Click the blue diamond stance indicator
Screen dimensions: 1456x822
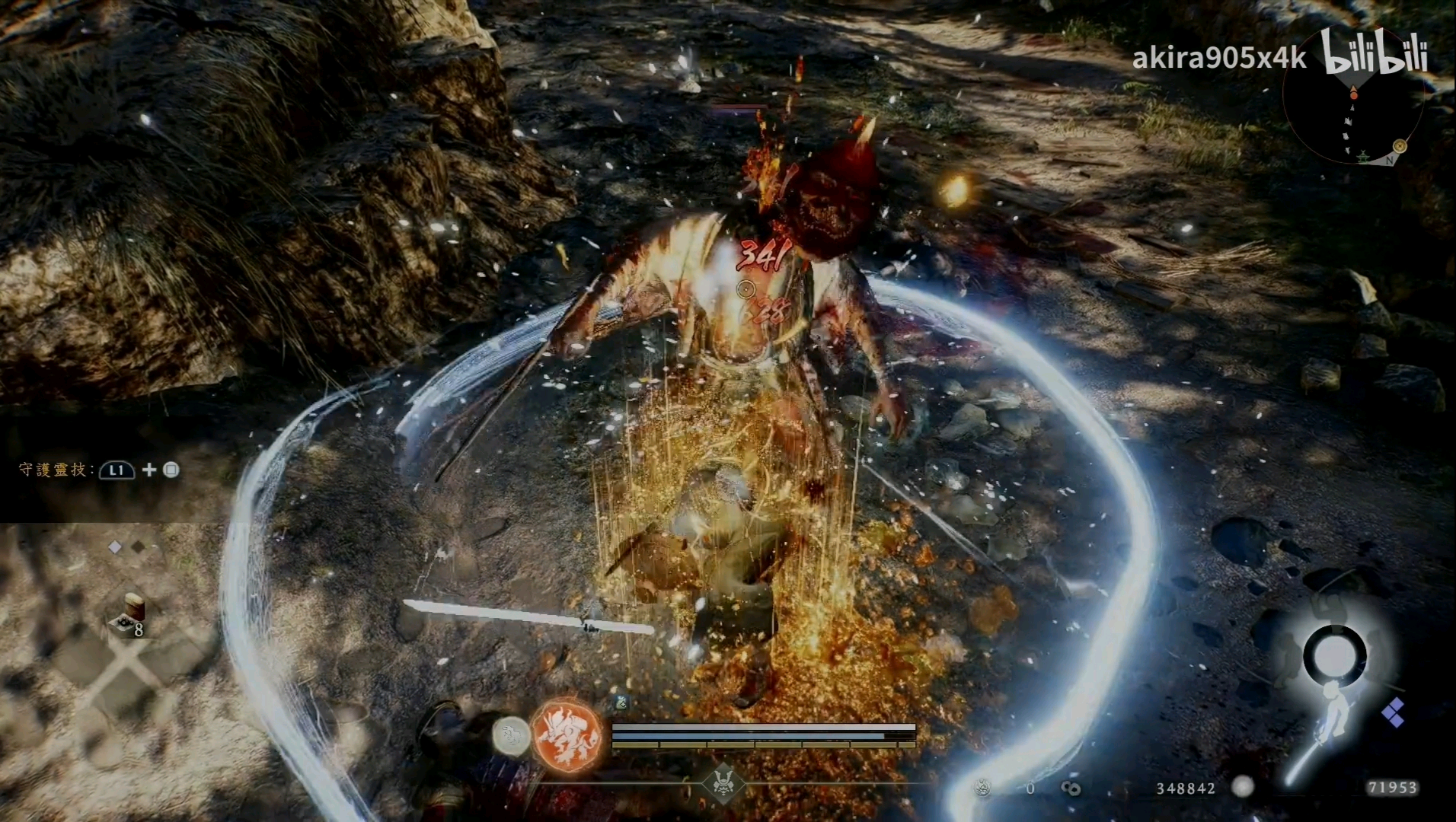[x=1393, y=712]
